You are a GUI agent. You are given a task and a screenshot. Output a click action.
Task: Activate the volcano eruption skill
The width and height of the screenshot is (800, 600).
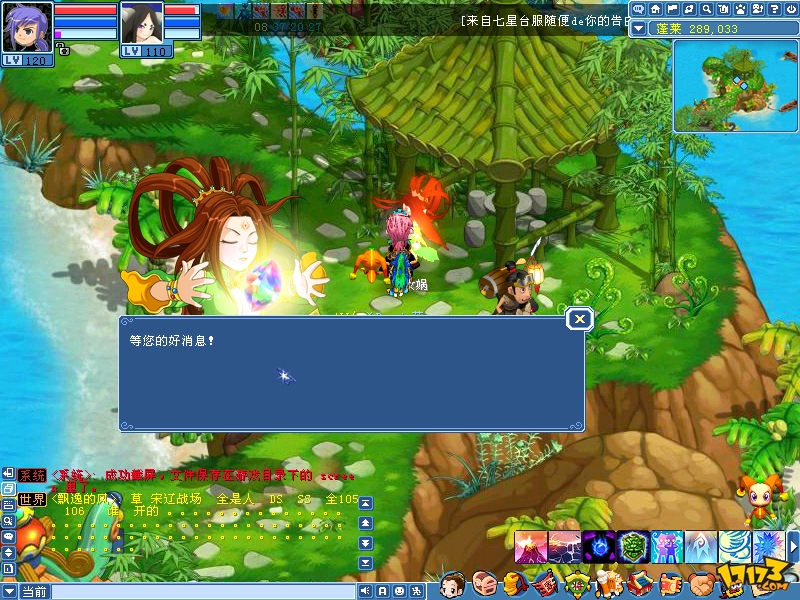(531, 547)
